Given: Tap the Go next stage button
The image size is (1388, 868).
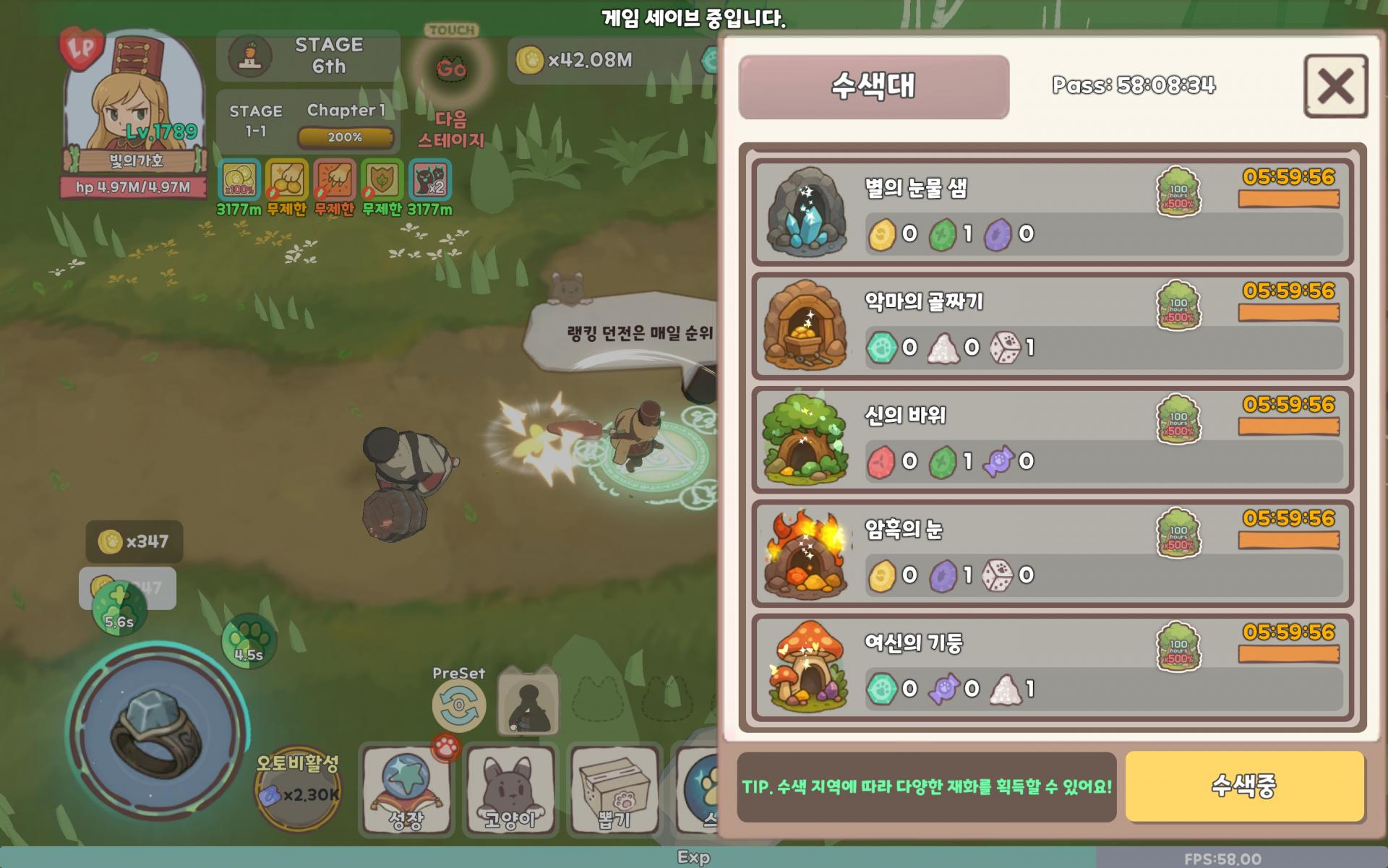Looking at the screenshot, I should (x=451, y=69).
